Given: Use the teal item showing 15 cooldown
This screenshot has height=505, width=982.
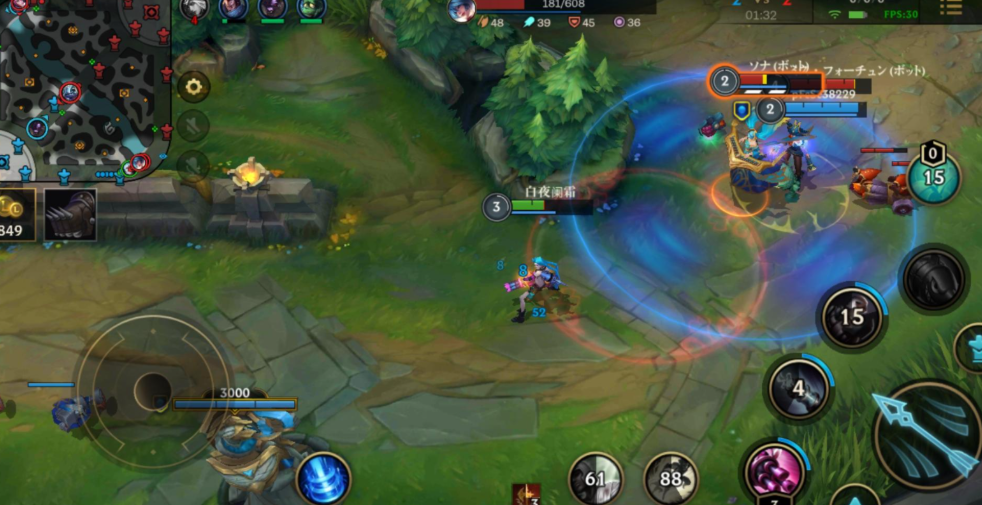Looking at the screenshot, I should 932,177.
